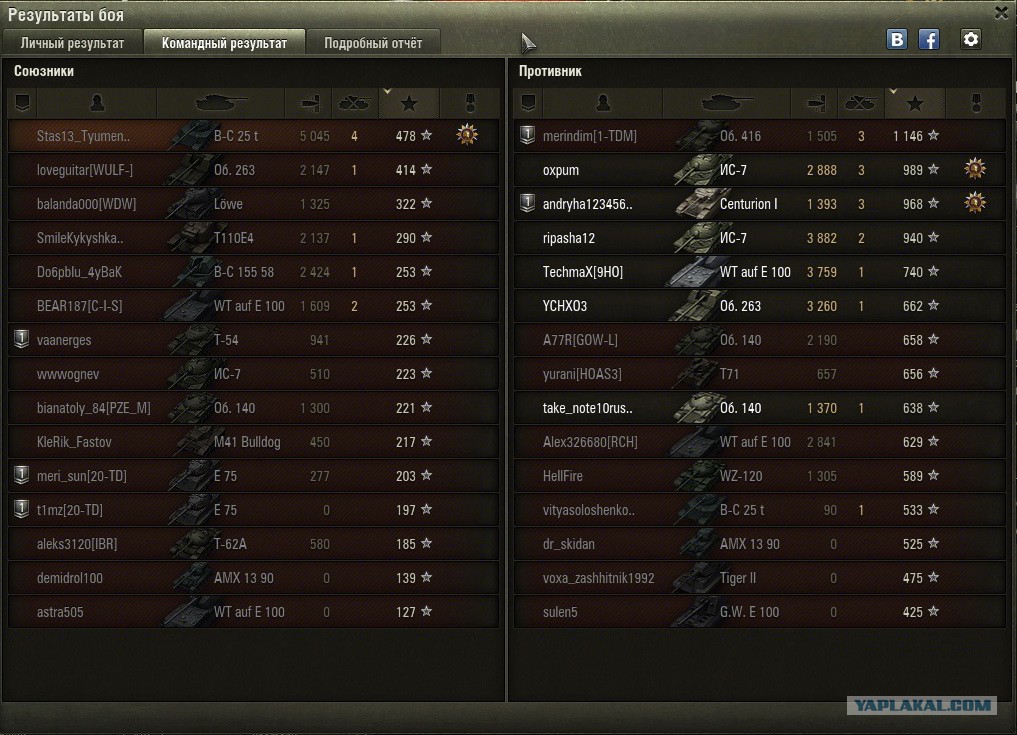This screenshot has height=735, width=1017.
Task: Pick the sulen5 G.W. E 100 row
Action: [x=759, y=612]
